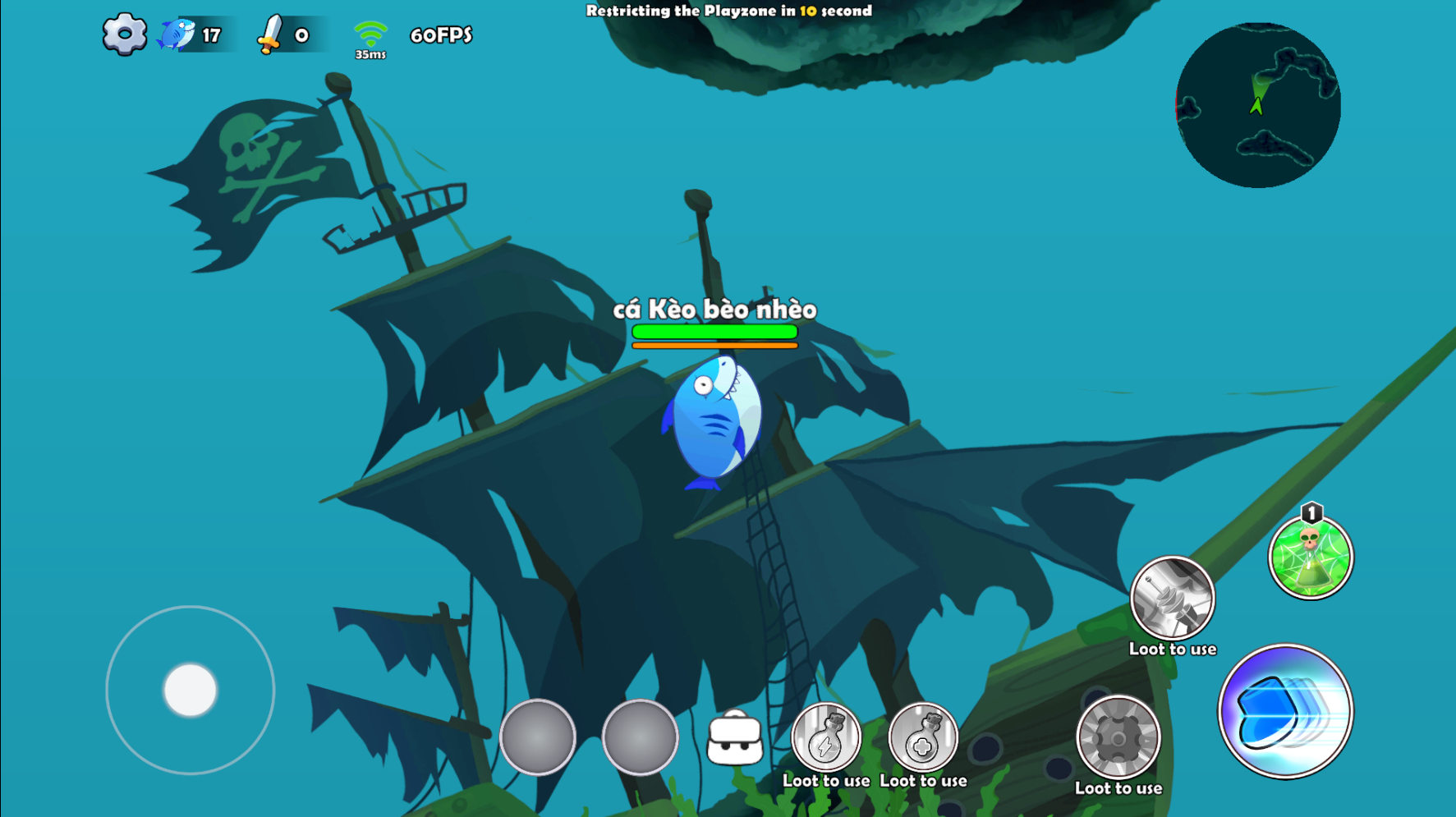Viewport: 1456px width, 817px height.
Task: Trigger the blue dash ability button
Action: click(1285, 711)
